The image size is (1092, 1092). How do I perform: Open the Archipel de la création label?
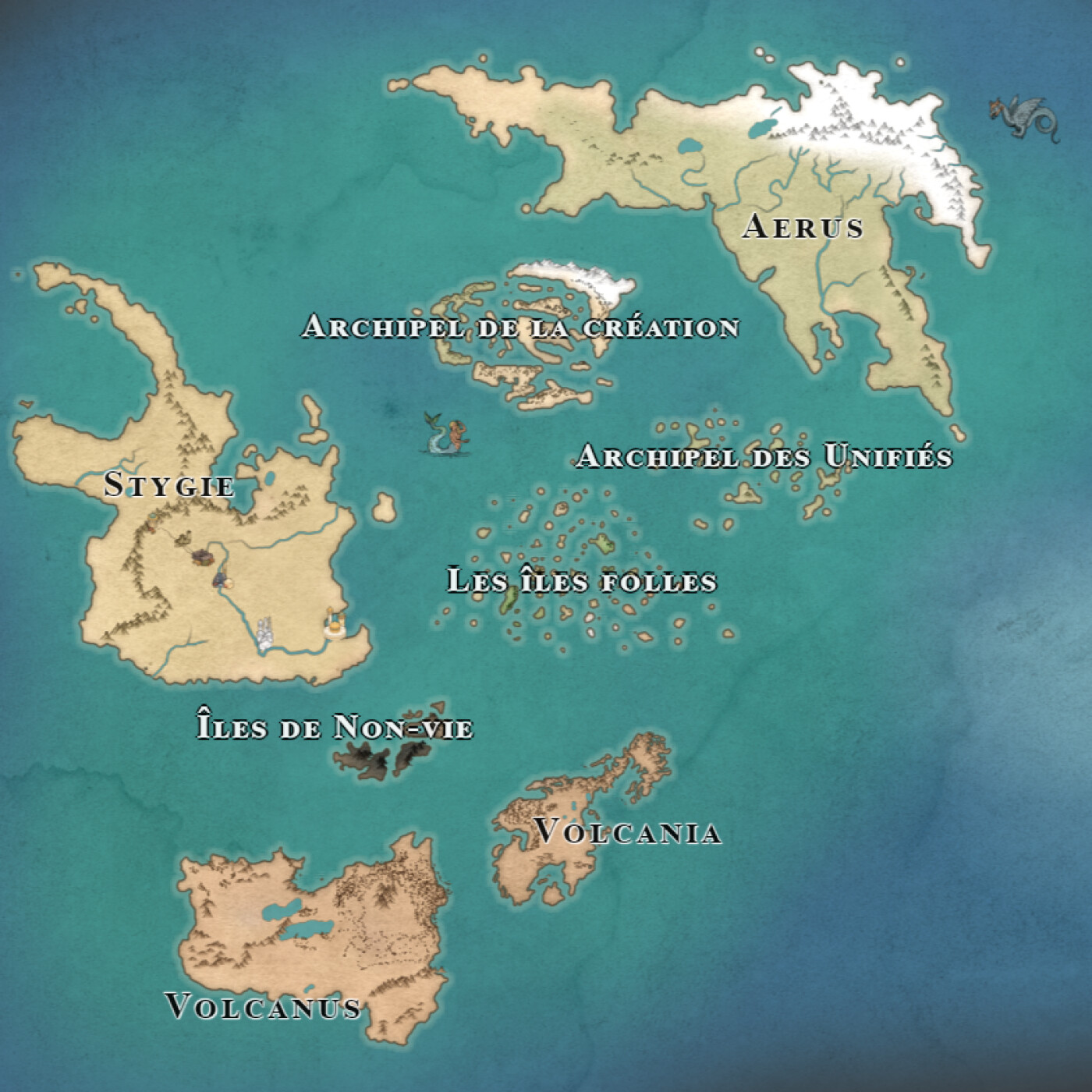coord(520,327)
